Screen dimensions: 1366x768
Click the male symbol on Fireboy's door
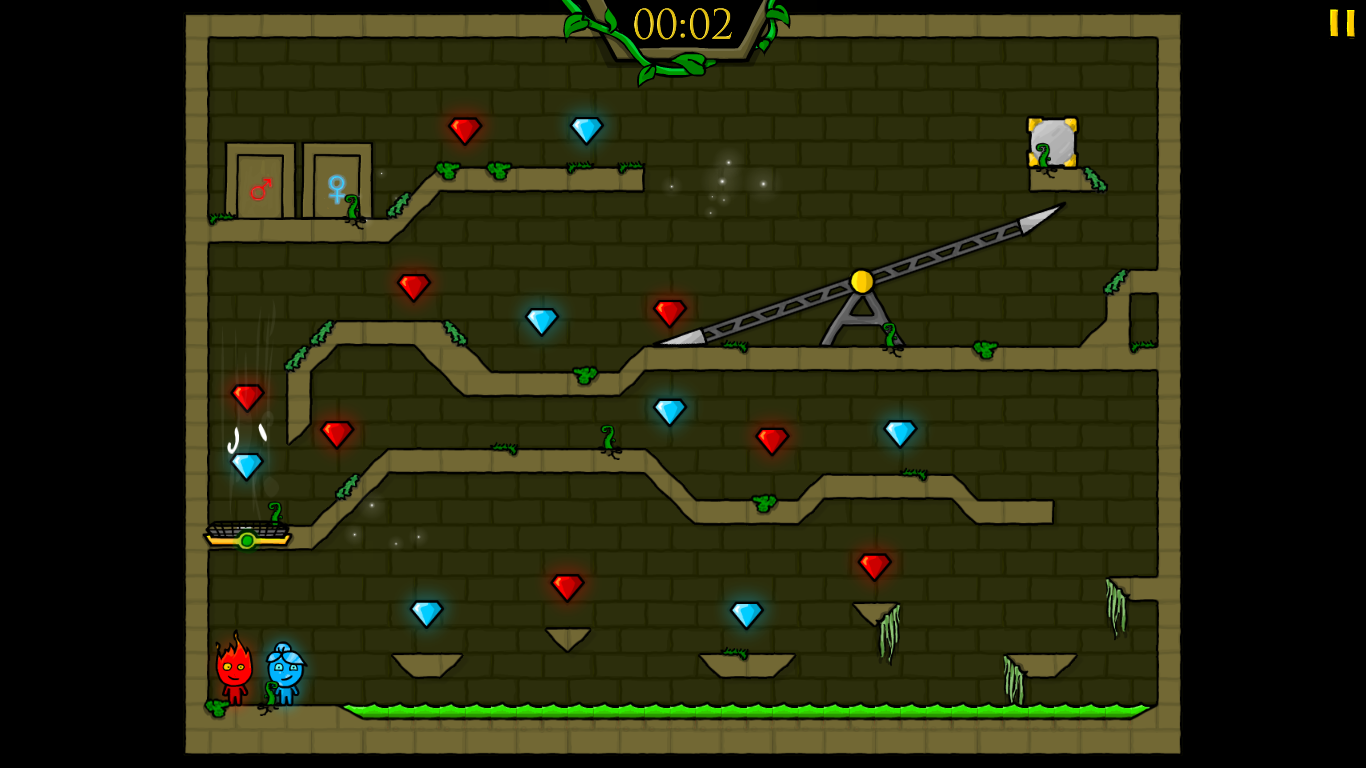[x=260, y=189]
